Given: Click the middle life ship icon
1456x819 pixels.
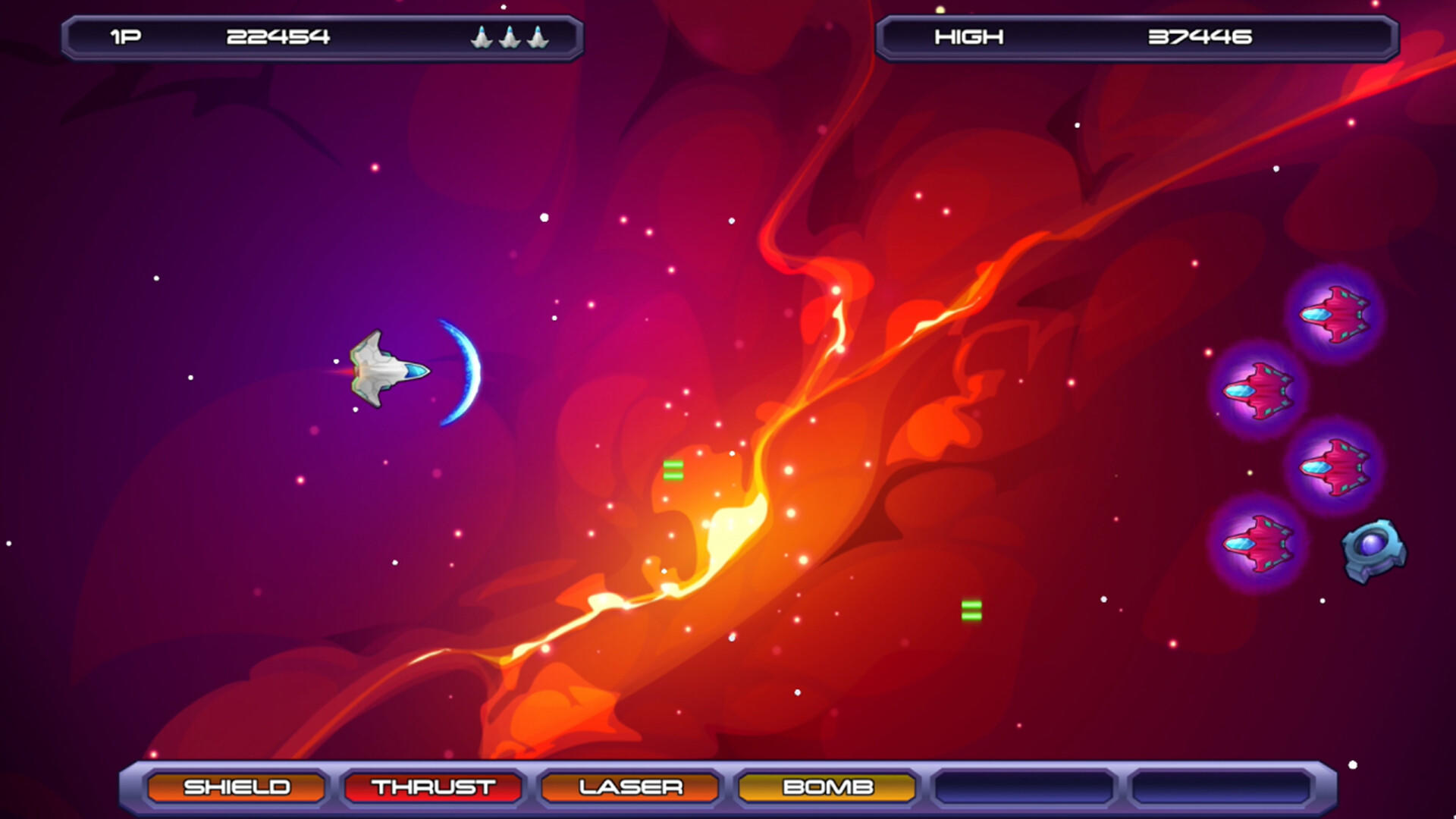Looking at the screenshot, I should [x=510, y=36].
